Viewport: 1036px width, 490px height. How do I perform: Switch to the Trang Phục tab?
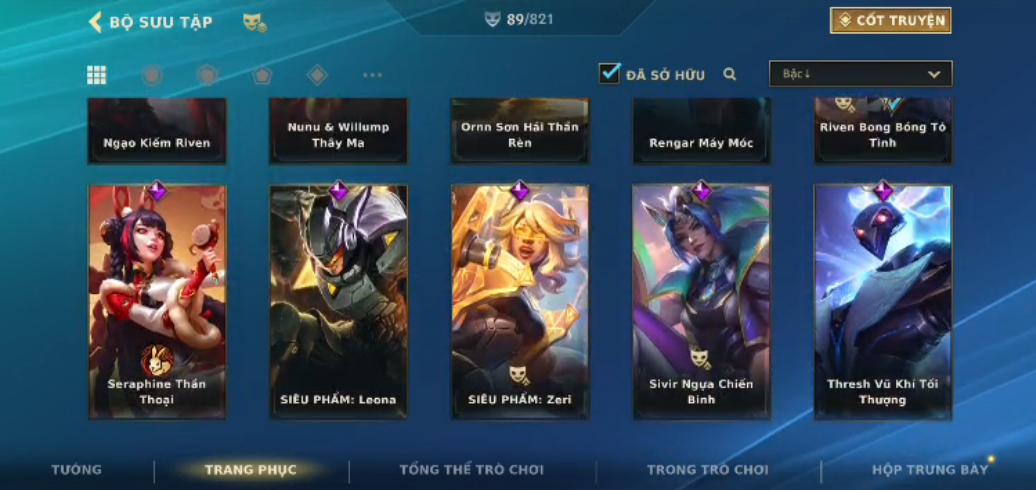coord(250,470)
